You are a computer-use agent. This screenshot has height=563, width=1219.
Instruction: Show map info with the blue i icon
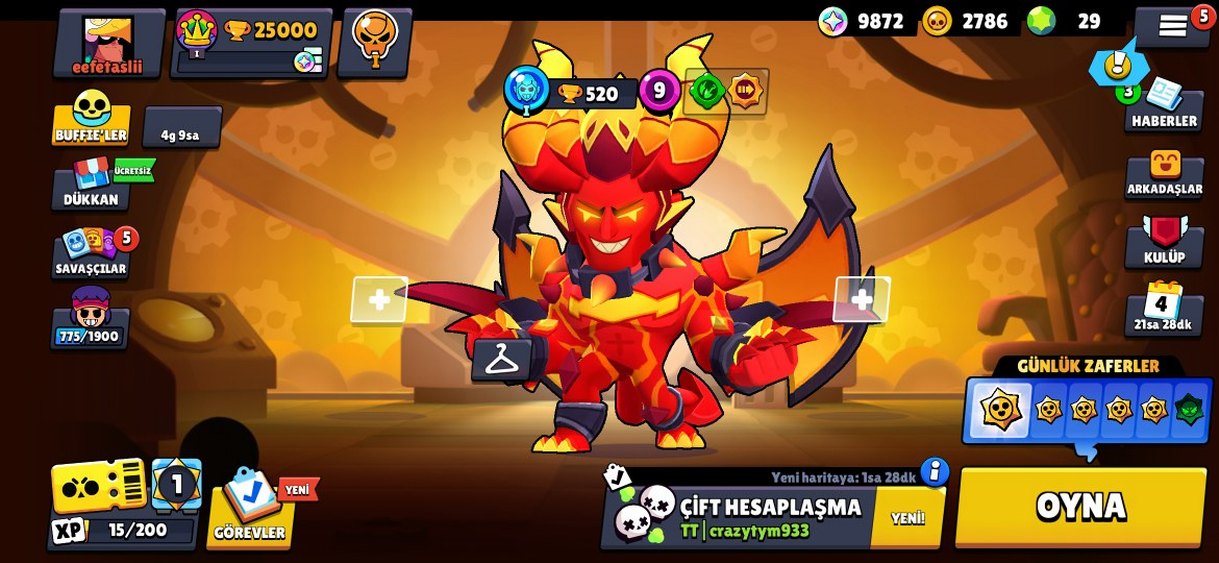(x=934, y=471)
